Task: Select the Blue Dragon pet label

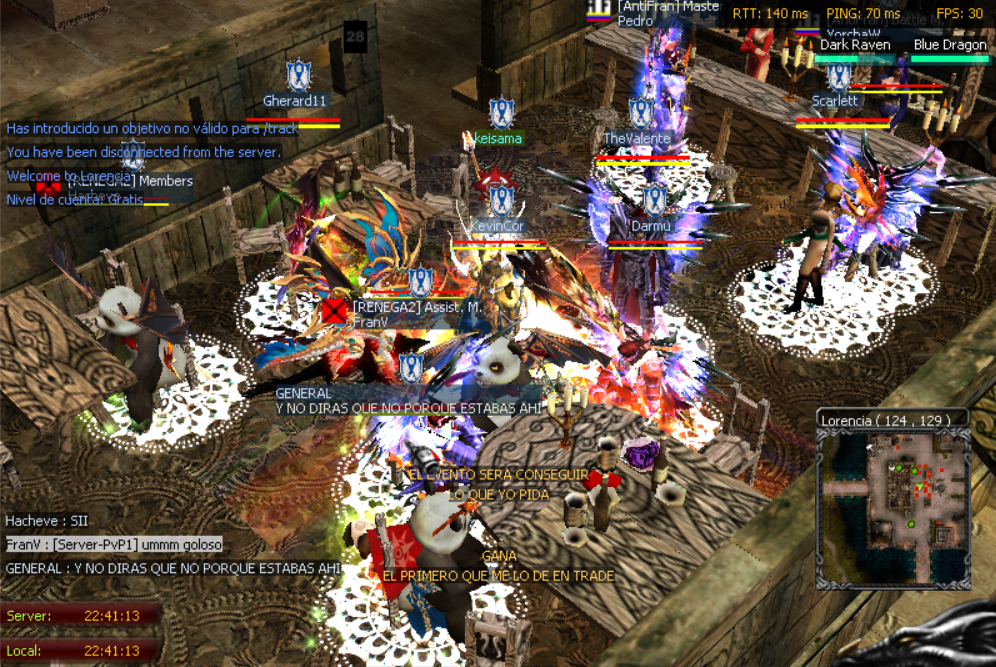Action: point(950,45)
